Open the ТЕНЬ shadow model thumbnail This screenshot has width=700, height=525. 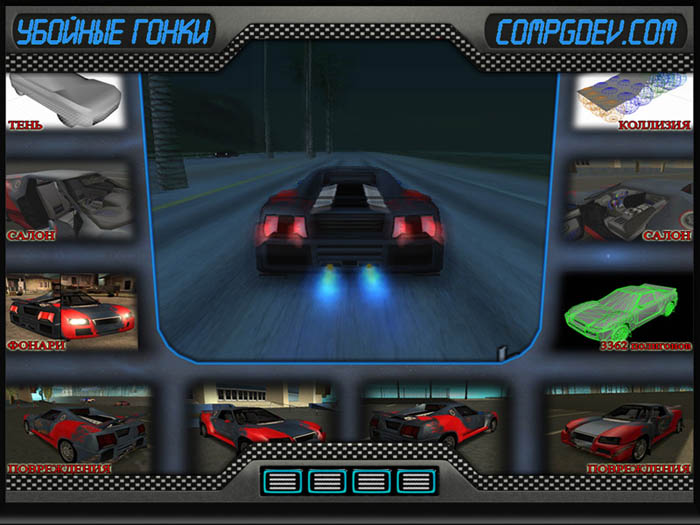65,101
